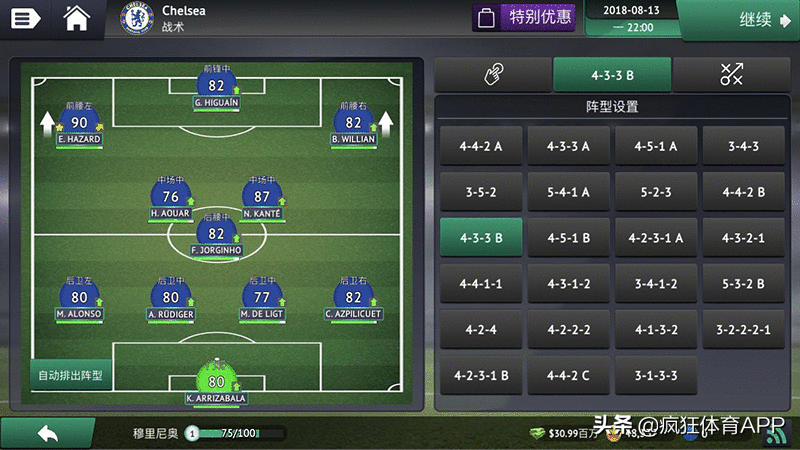Click 自动排出阵型 auto lineup button
The width and height of the screenshot is (800, 450).
coord(70,376)
